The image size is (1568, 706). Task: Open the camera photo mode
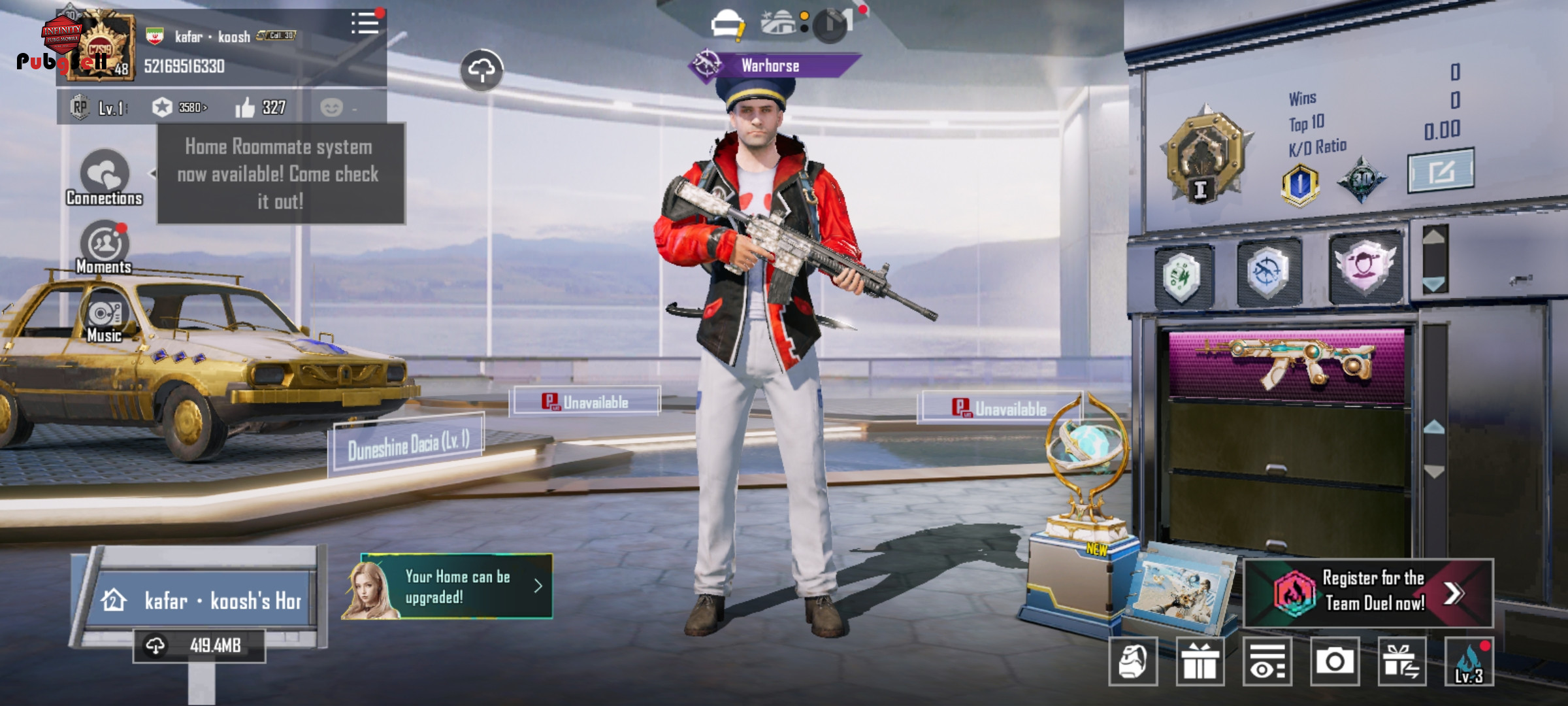click(1335, 662)
